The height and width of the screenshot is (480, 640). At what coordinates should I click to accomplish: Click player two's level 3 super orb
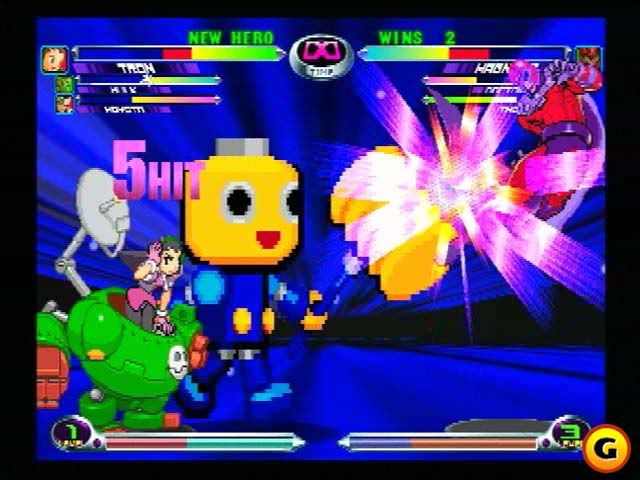567,432
